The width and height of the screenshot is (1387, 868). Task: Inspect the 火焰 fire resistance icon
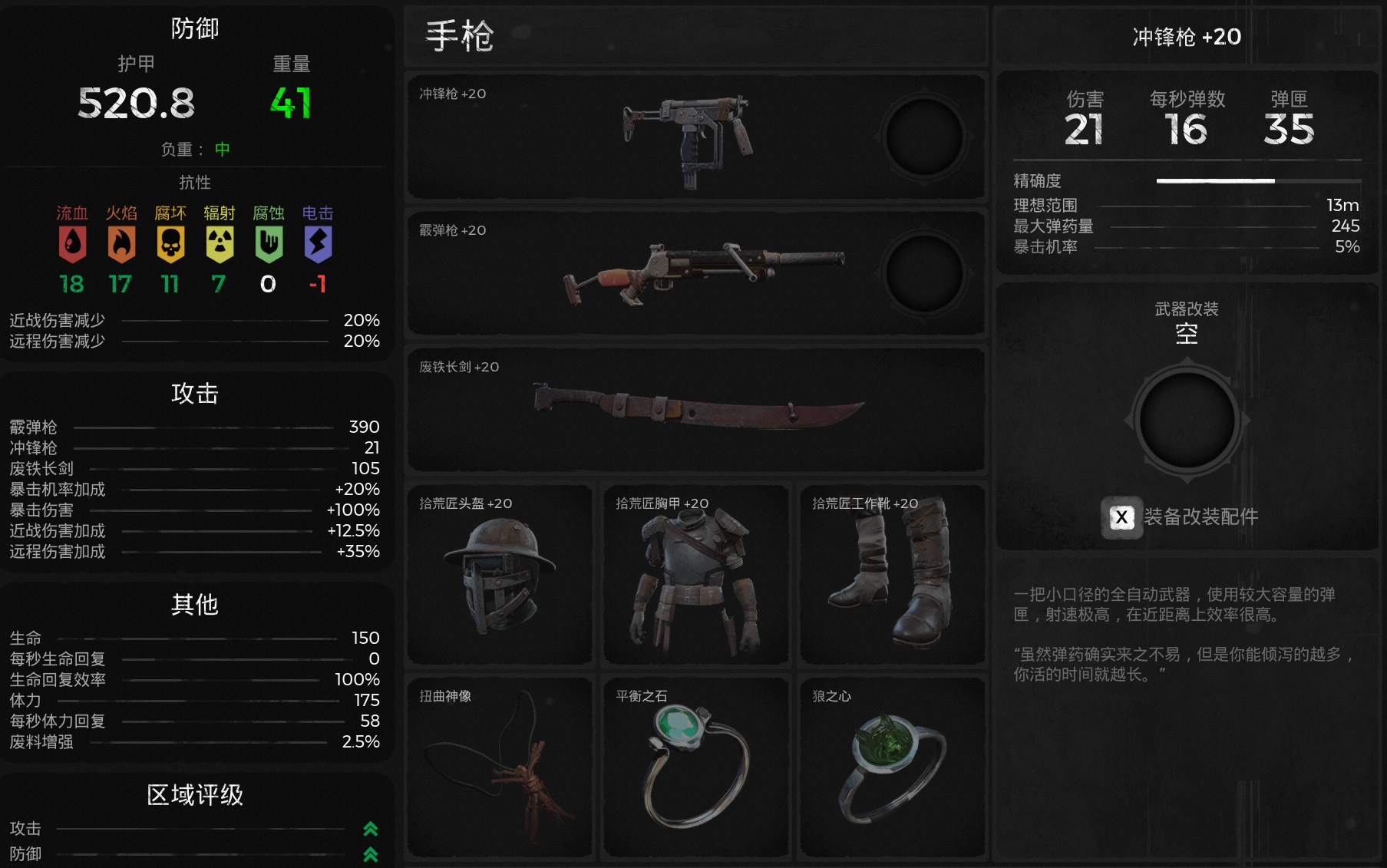coord(121,244)
